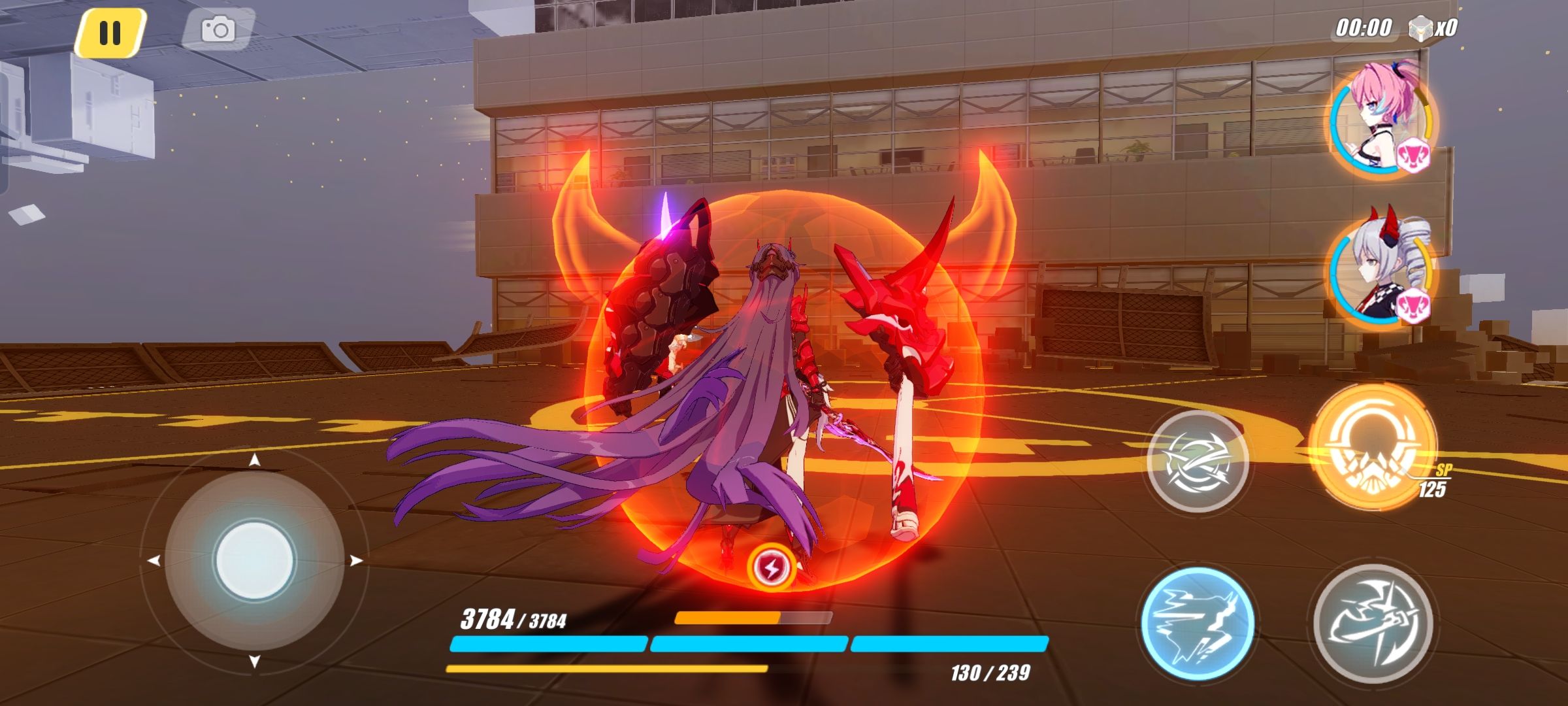
Task: Tap the right arrow of the joystick pad
Action: click(356, 559)
